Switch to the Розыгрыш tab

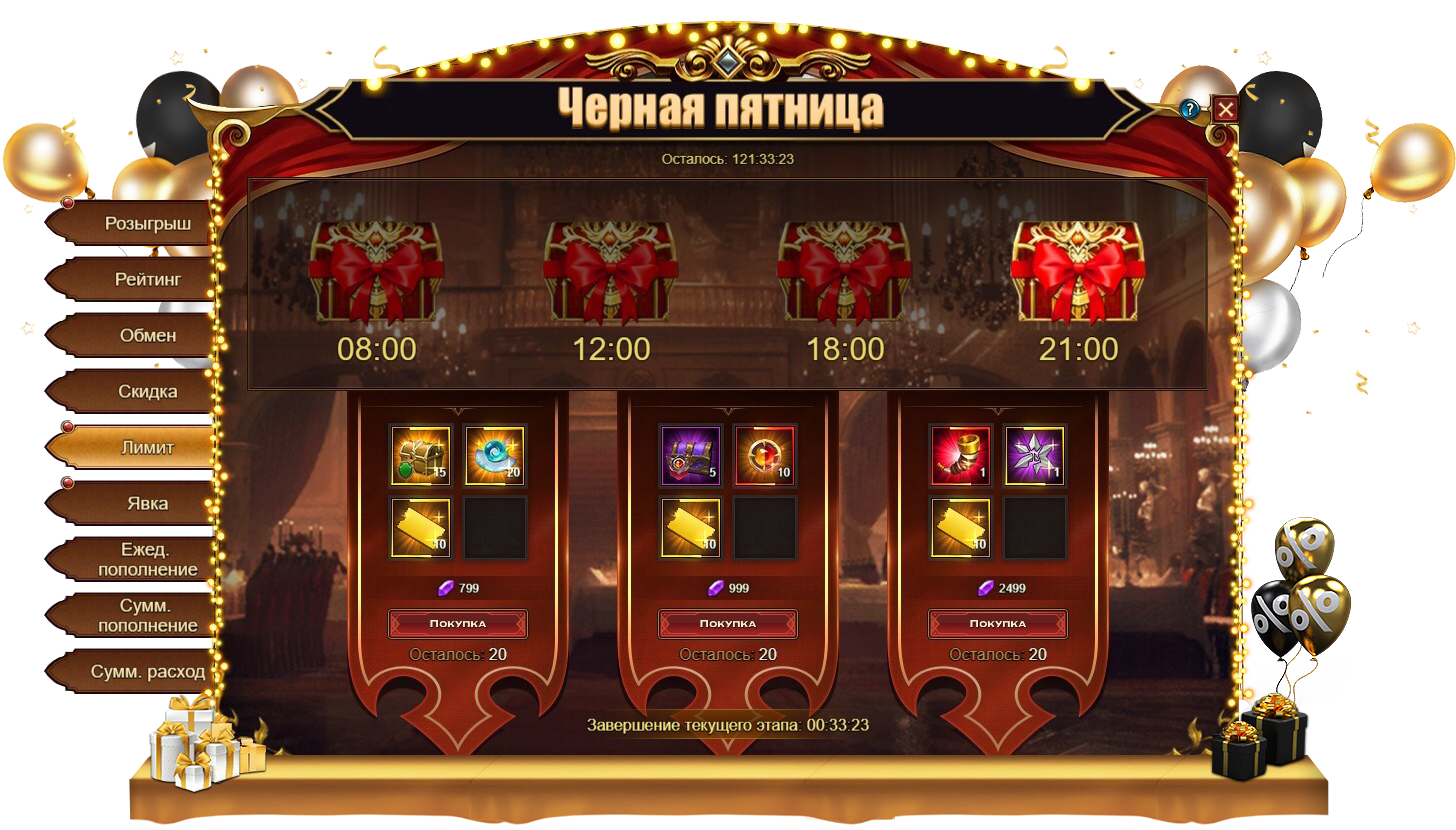click(x=146, y=223)
